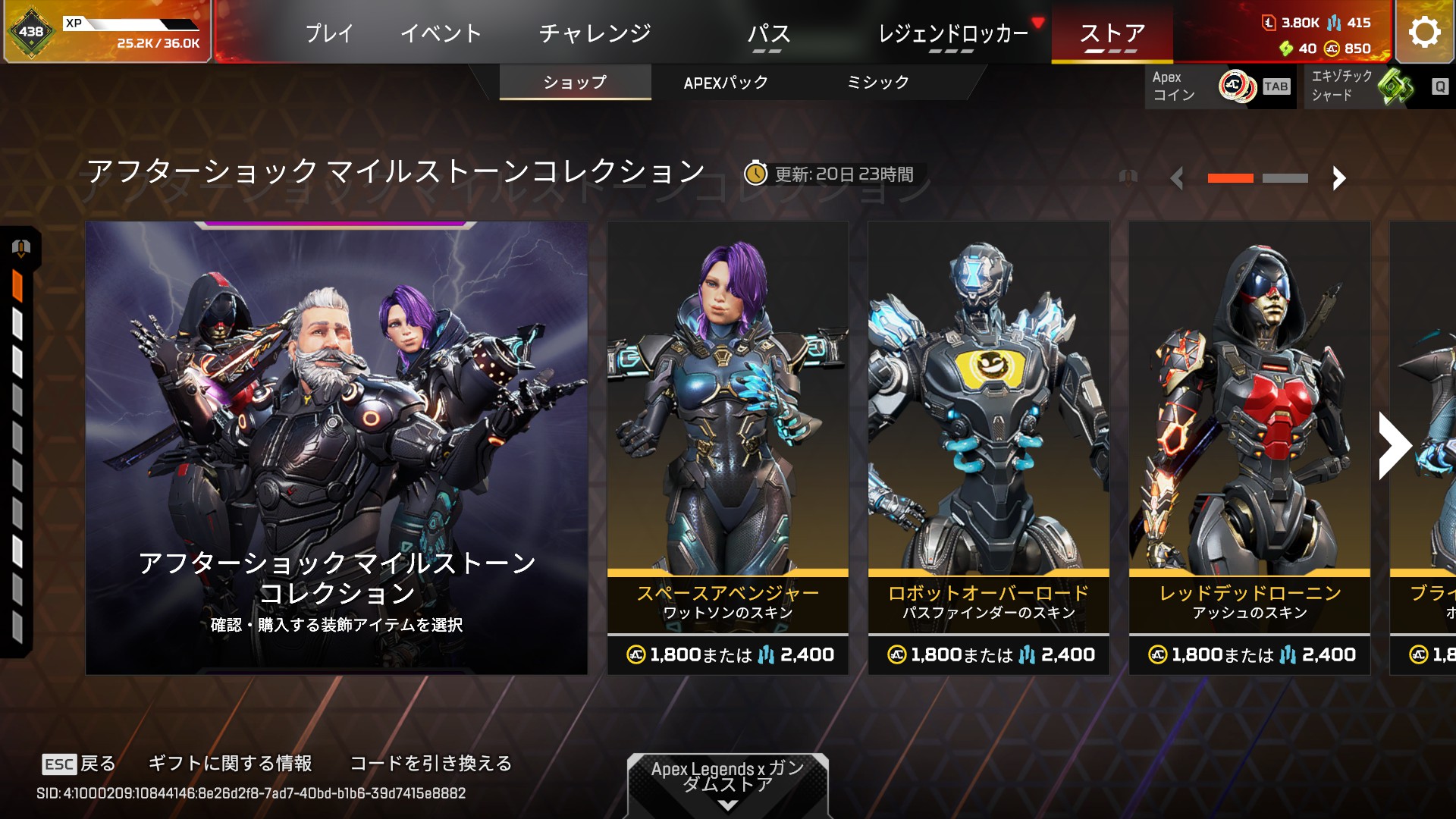Show the ミシック sub-tab

tap(877, 82)
